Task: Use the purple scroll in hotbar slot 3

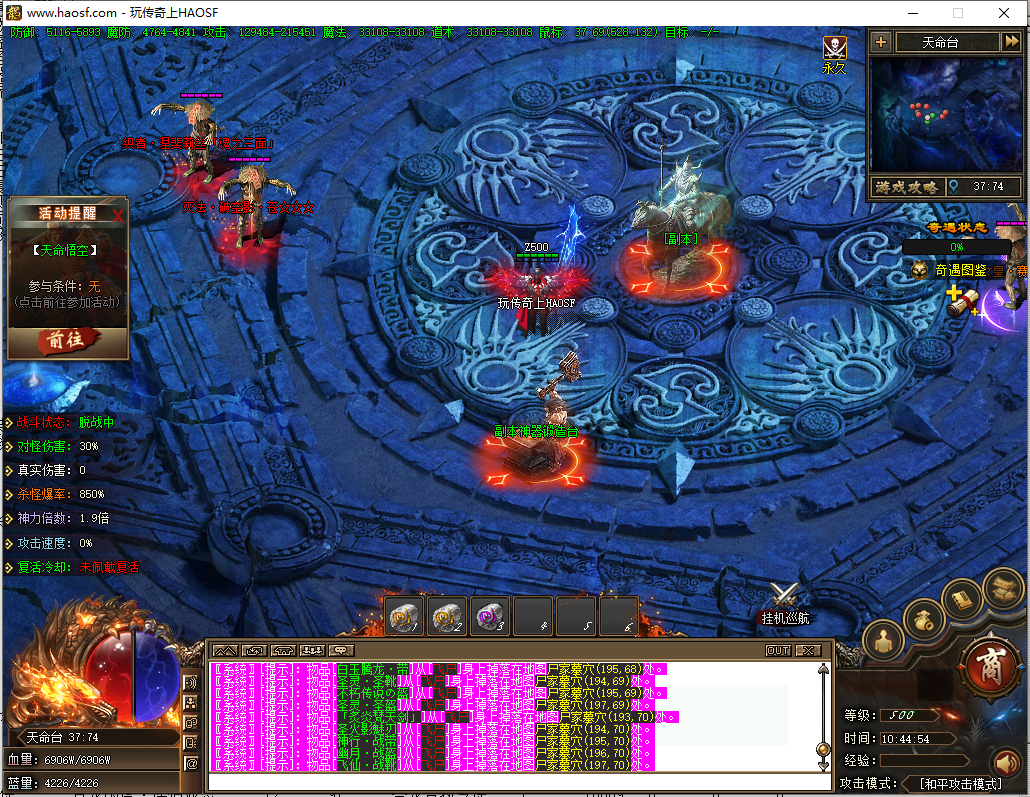Action: [490, 616]
